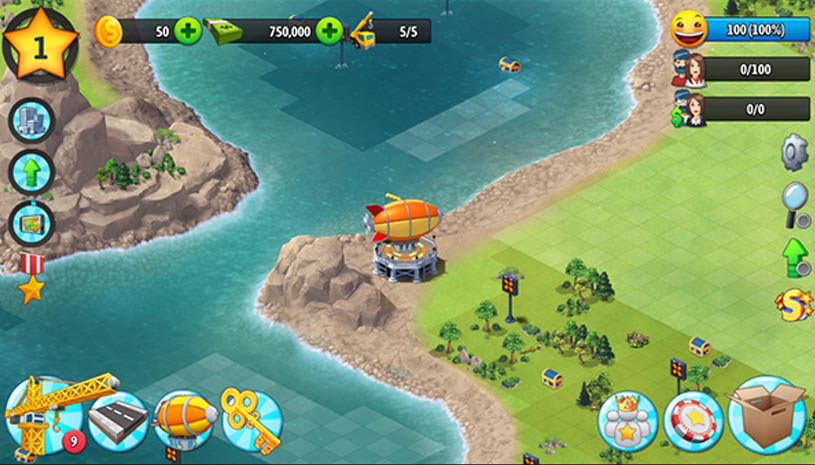Screen dimensions: 815x465
Task: Activate the magnifying glass tool
Action: coord(795,203)
